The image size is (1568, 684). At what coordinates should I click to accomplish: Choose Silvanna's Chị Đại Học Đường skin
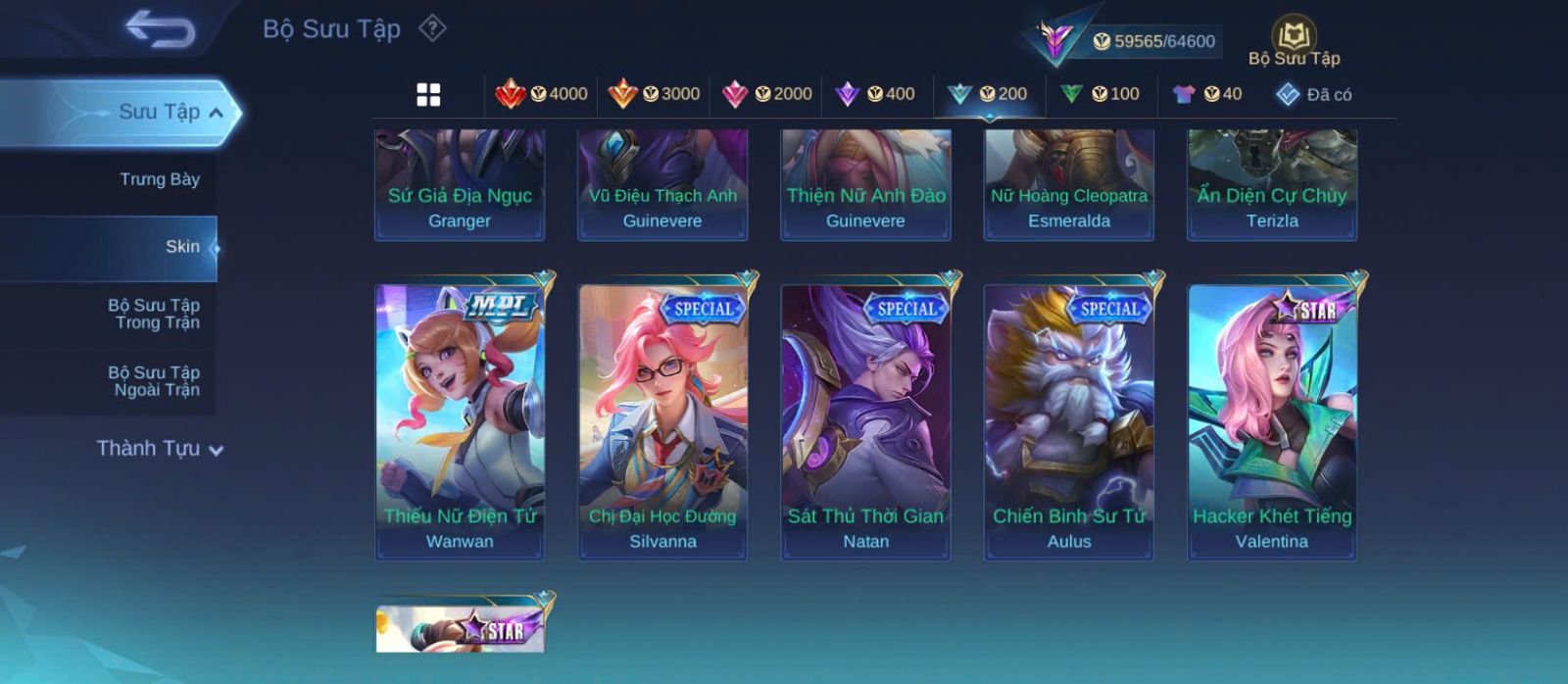tap(662, 421)
